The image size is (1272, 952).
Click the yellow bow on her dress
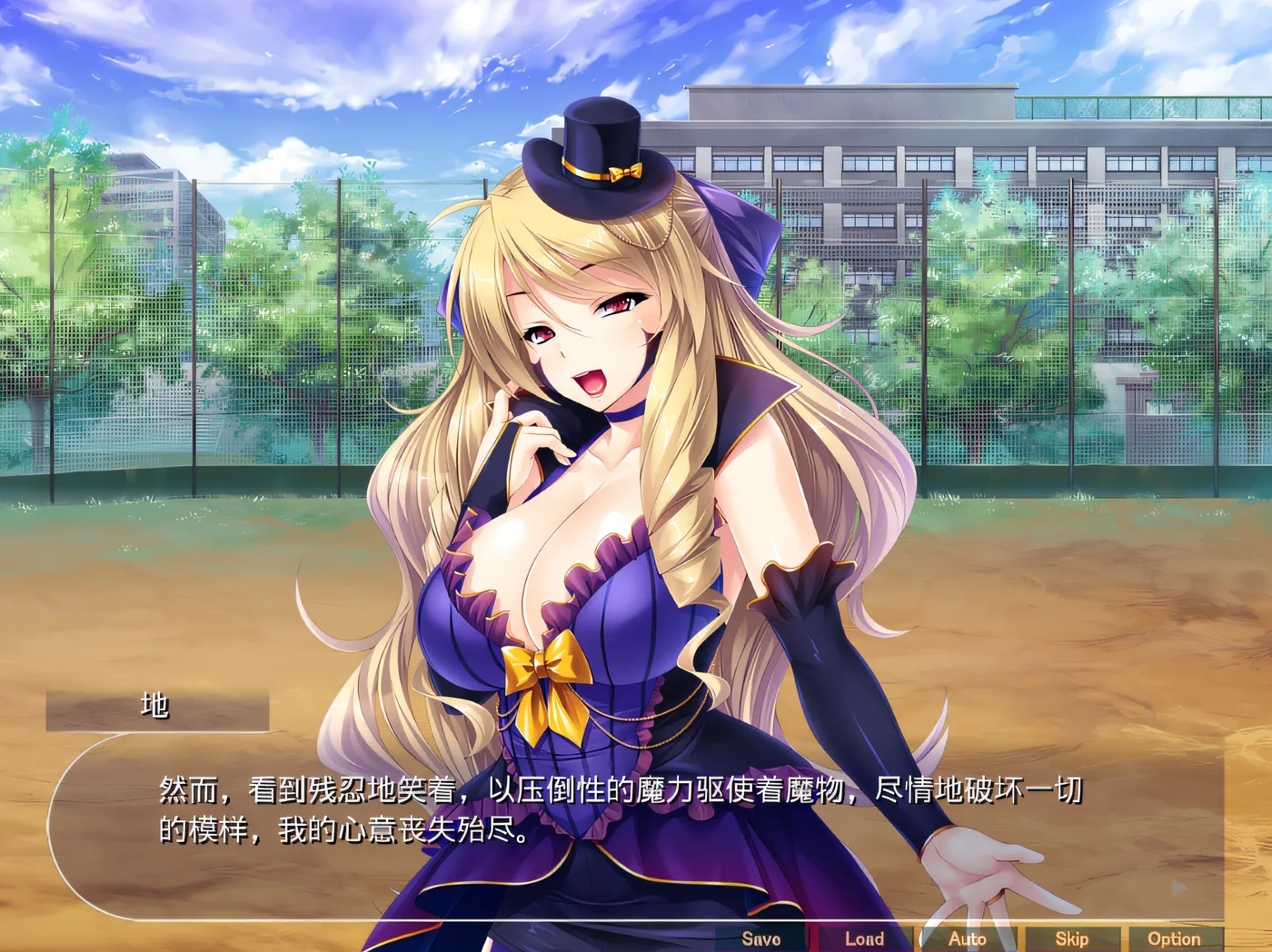point(545,672)
